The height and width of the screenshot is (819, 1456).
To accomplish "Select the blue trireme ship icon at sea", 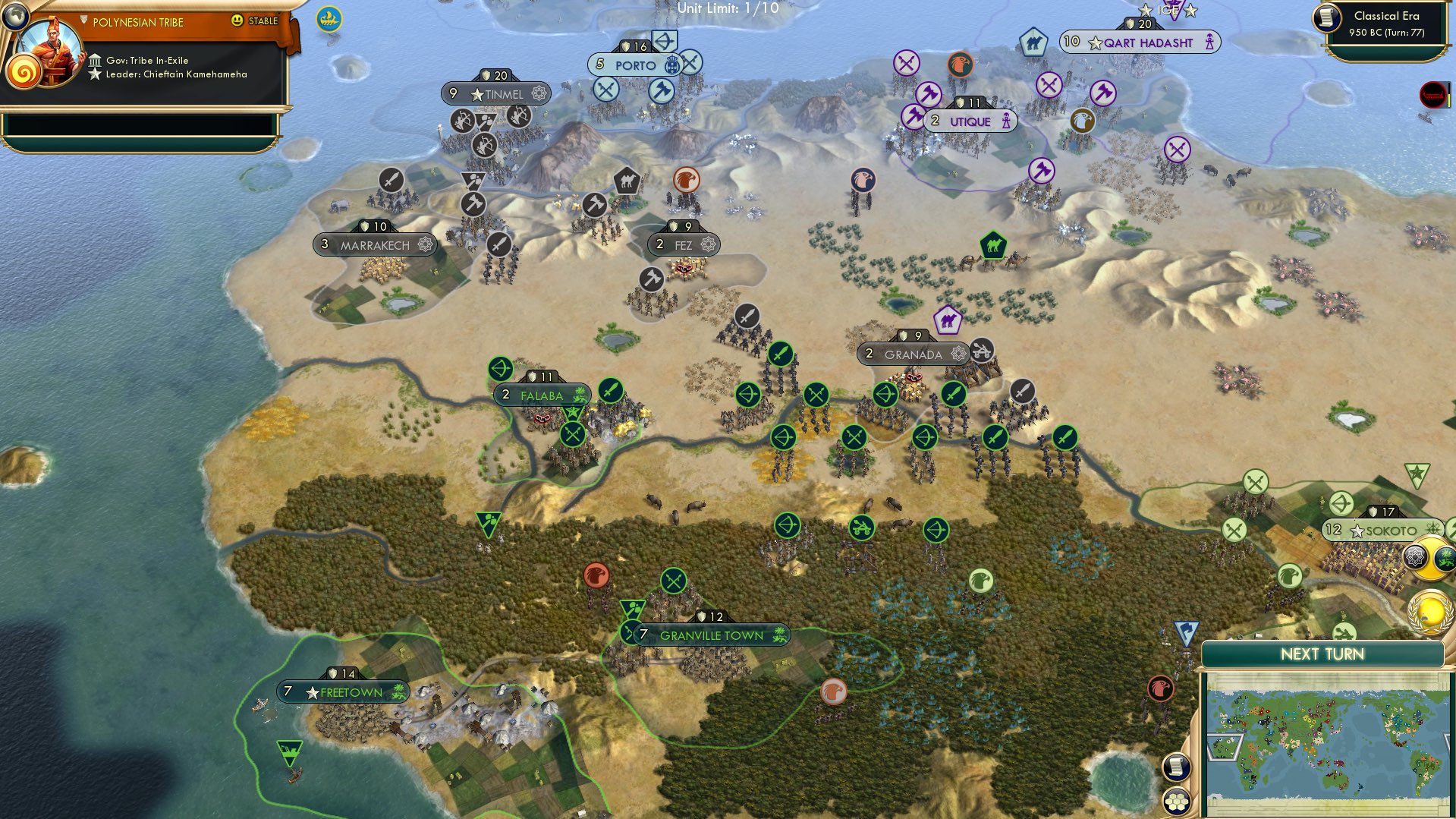I will pos(327,17).
